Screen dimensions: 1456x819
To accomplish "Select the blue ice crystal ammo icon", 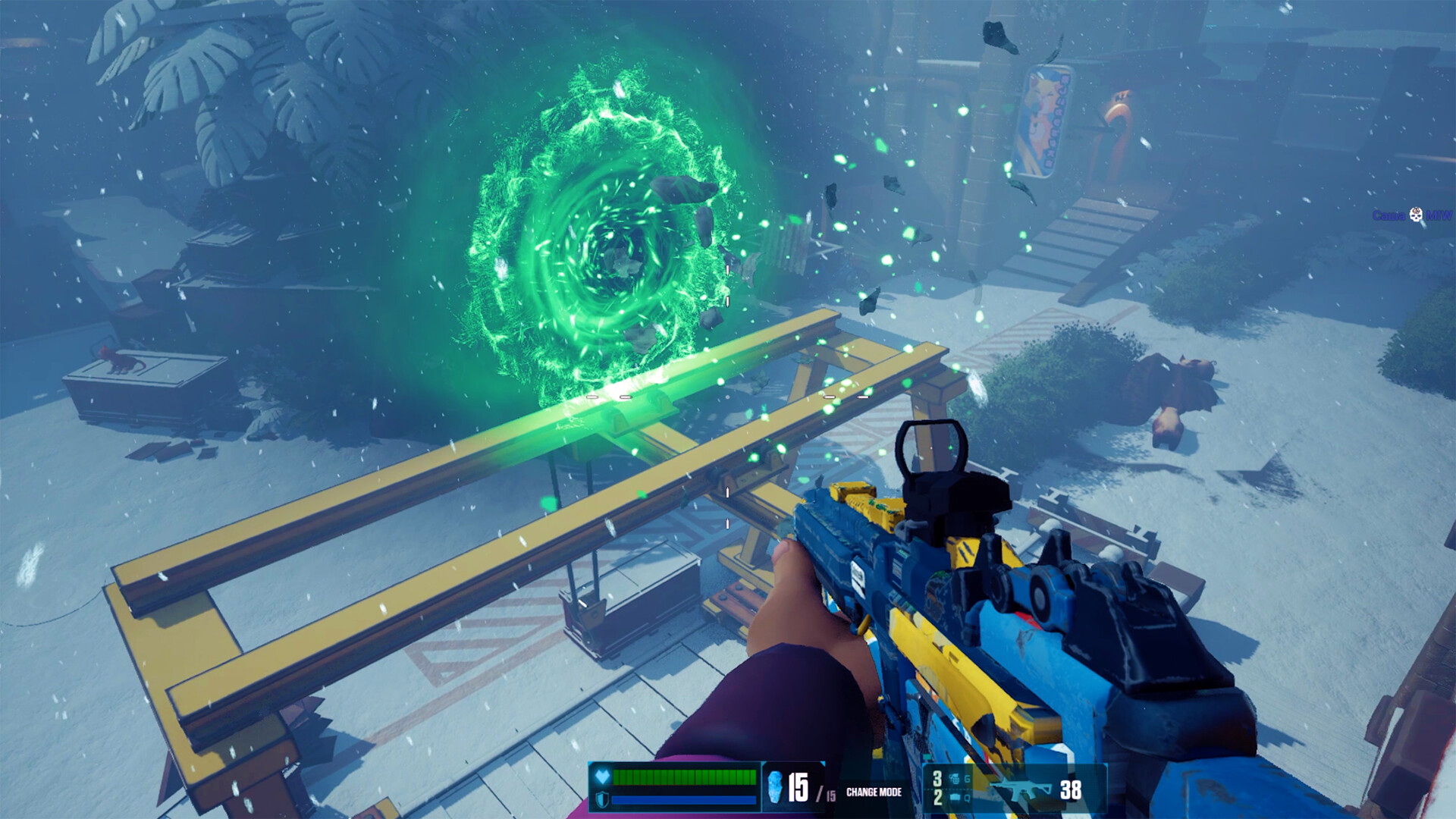I will [x=776, y=786].
